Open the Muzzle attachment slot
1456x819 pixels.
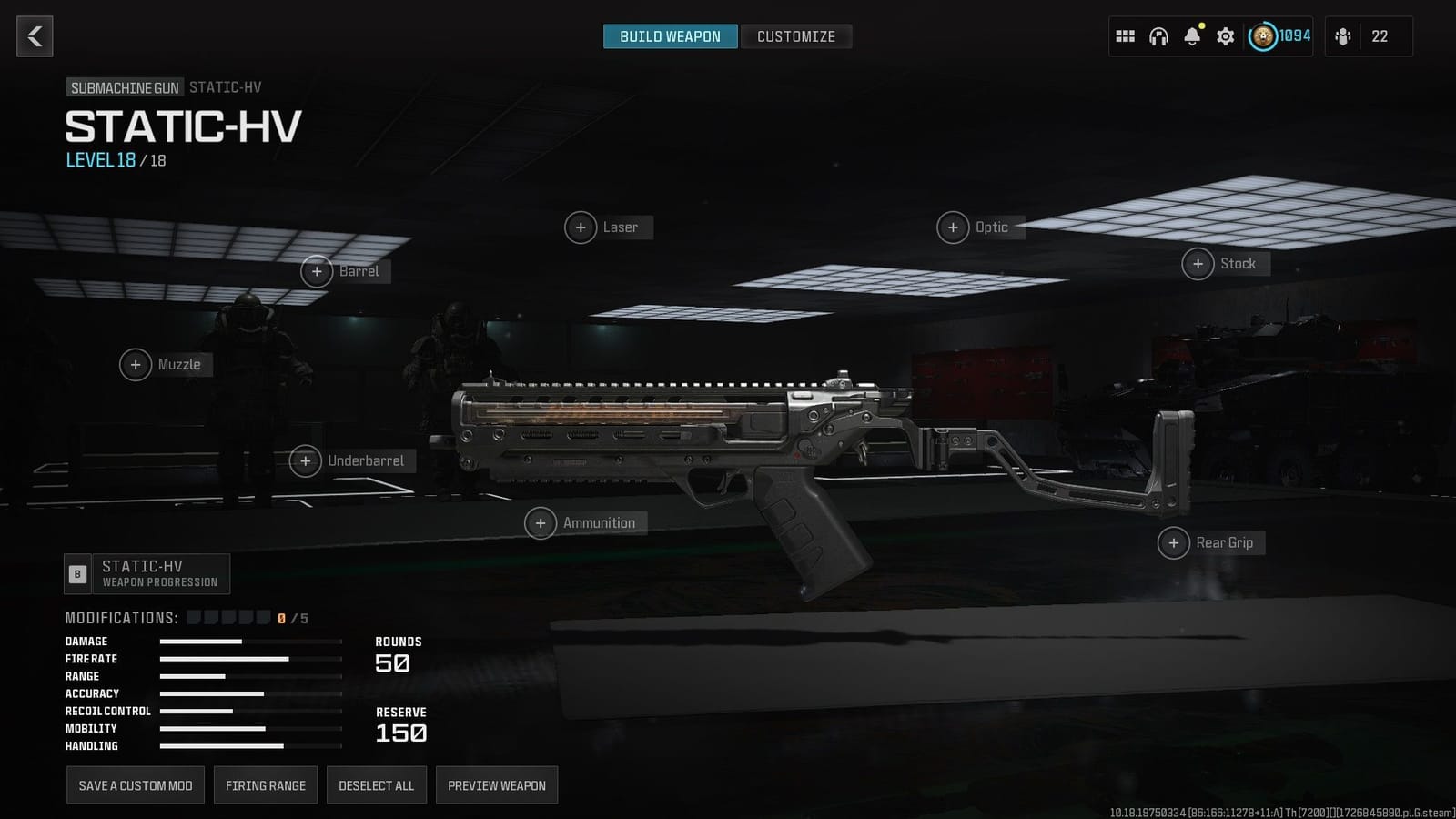[x=165, y=364]
